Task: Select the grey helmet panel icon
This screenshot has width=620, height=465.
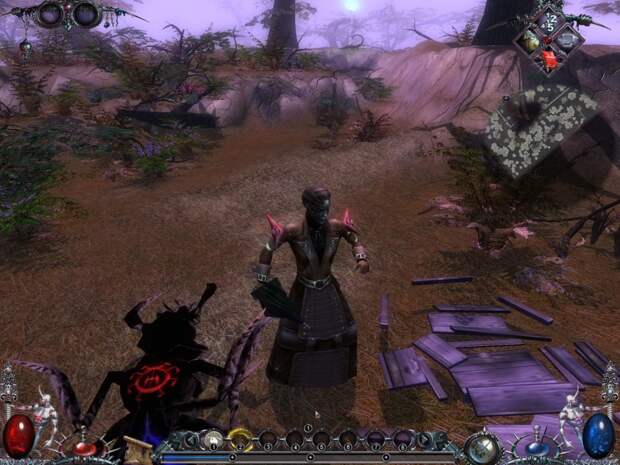Action: [x=567, y=40]
